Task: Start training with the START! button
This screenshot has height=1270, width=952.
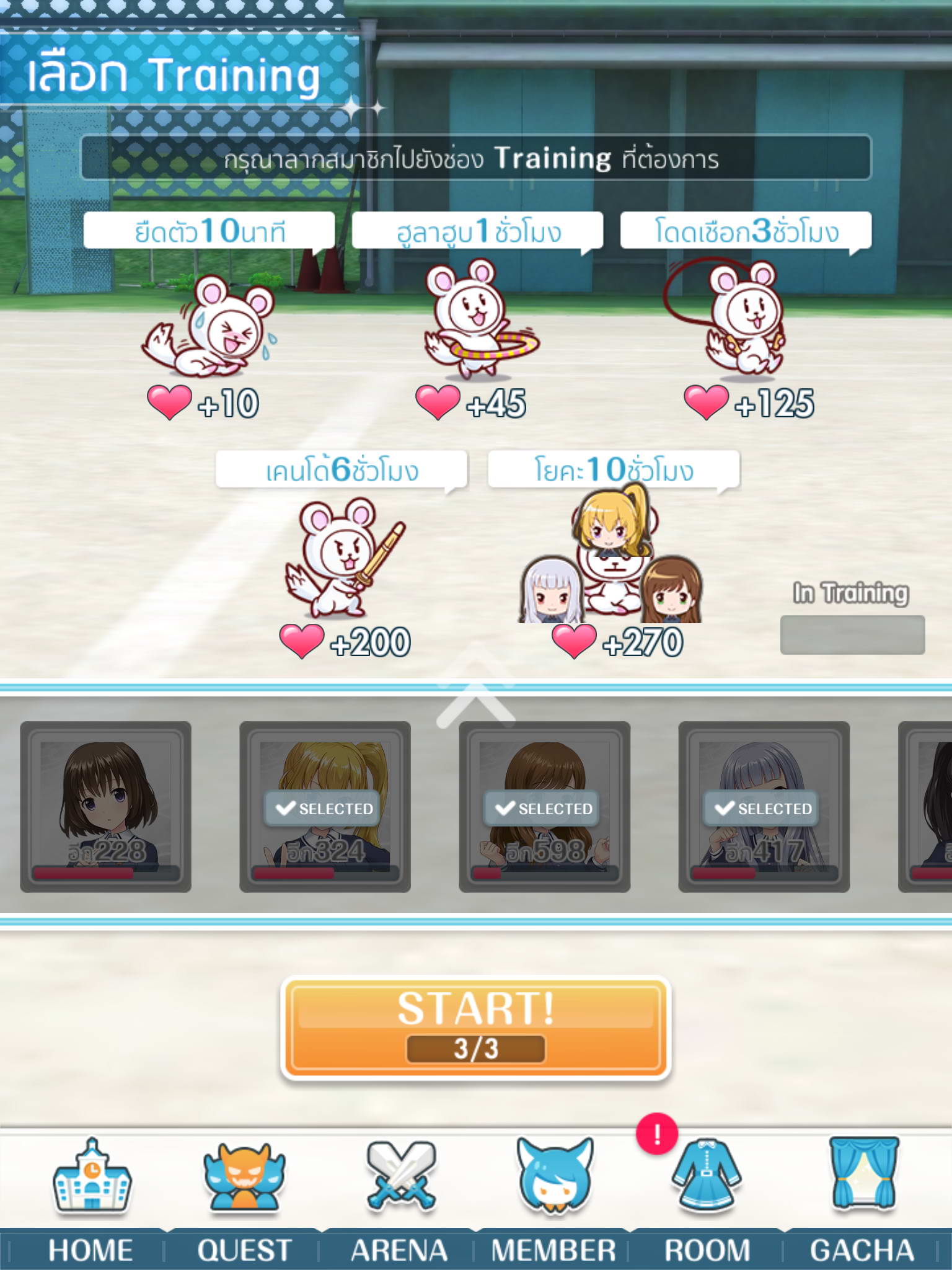Action: click(475, 1026)
